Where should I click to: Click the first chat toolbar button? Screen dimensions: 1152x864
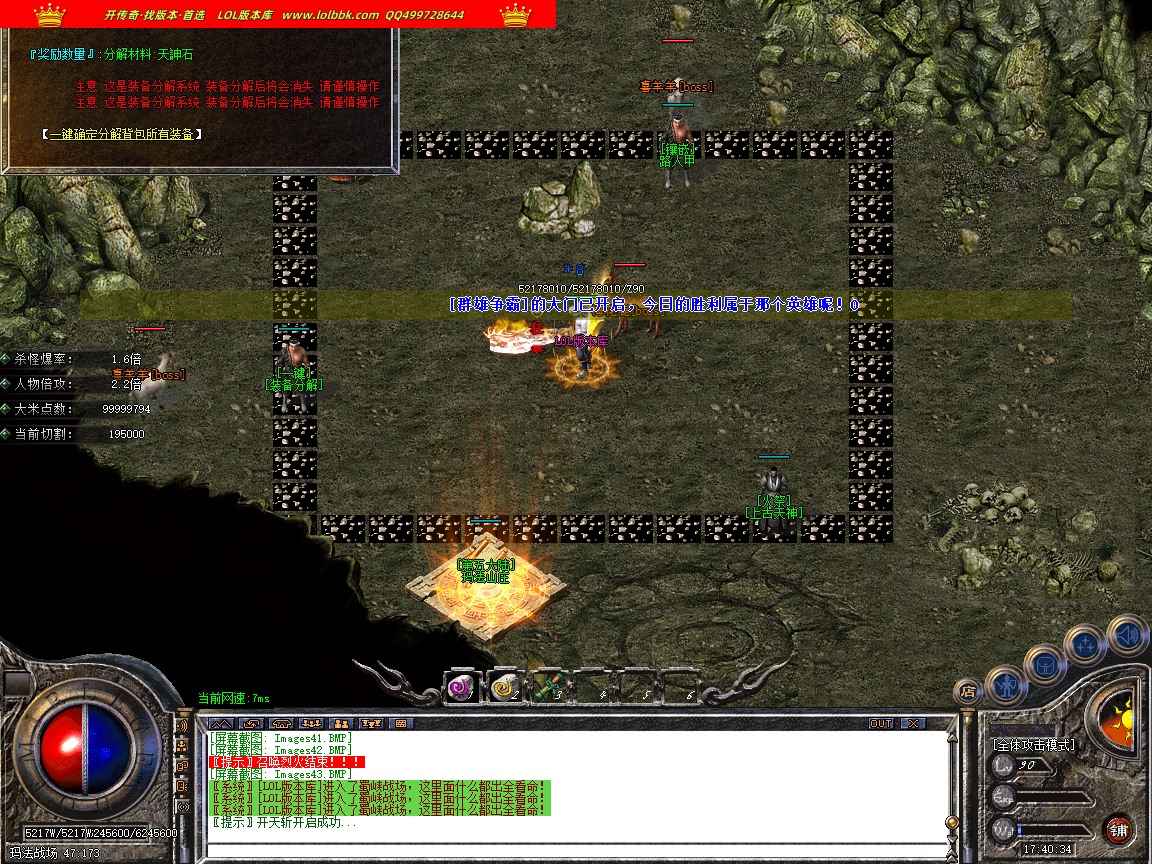pyautogui.click(x=221, y=723)
